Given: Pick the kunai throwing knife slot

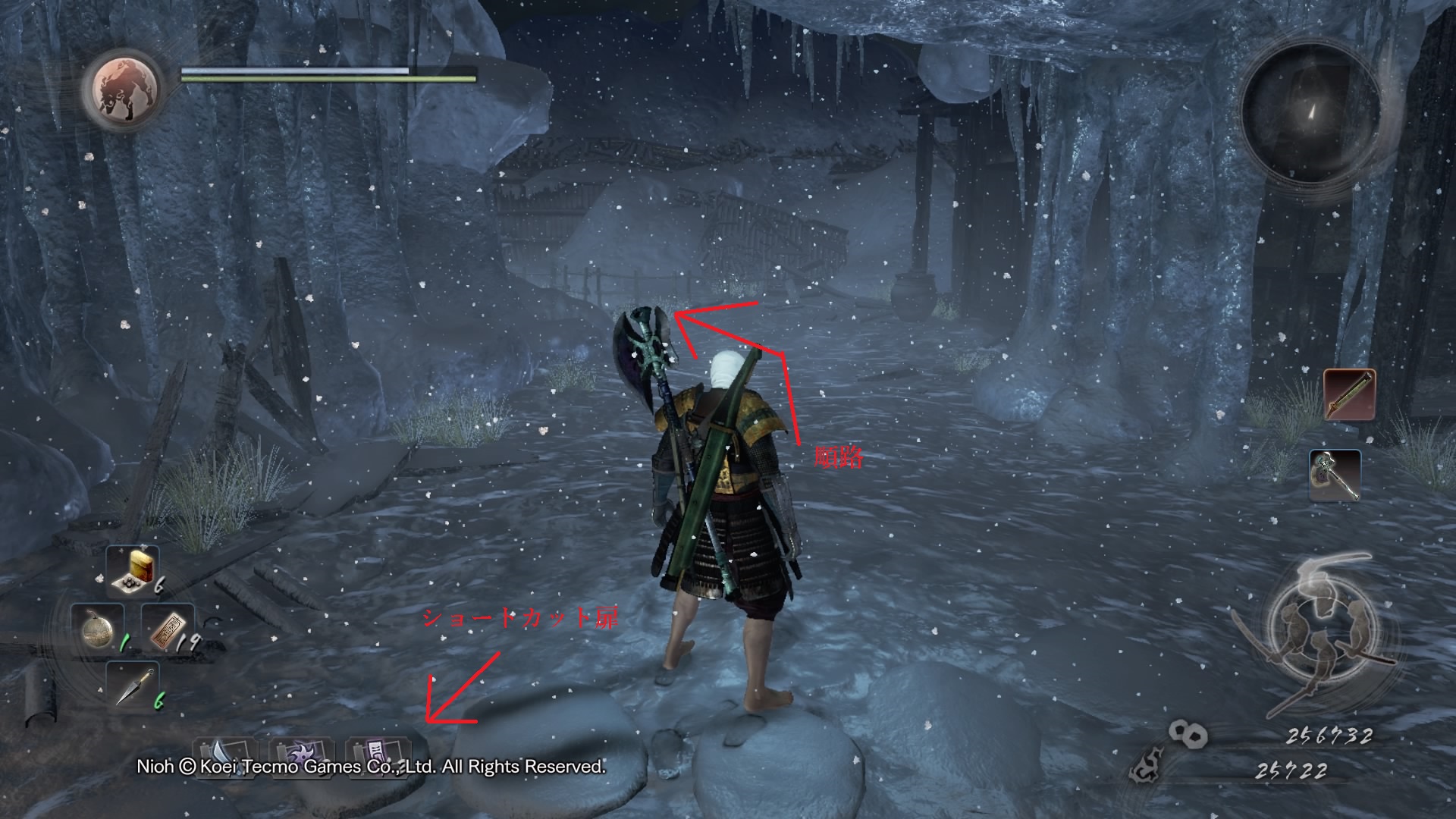Looking at the screenshot, I should 131,686.
